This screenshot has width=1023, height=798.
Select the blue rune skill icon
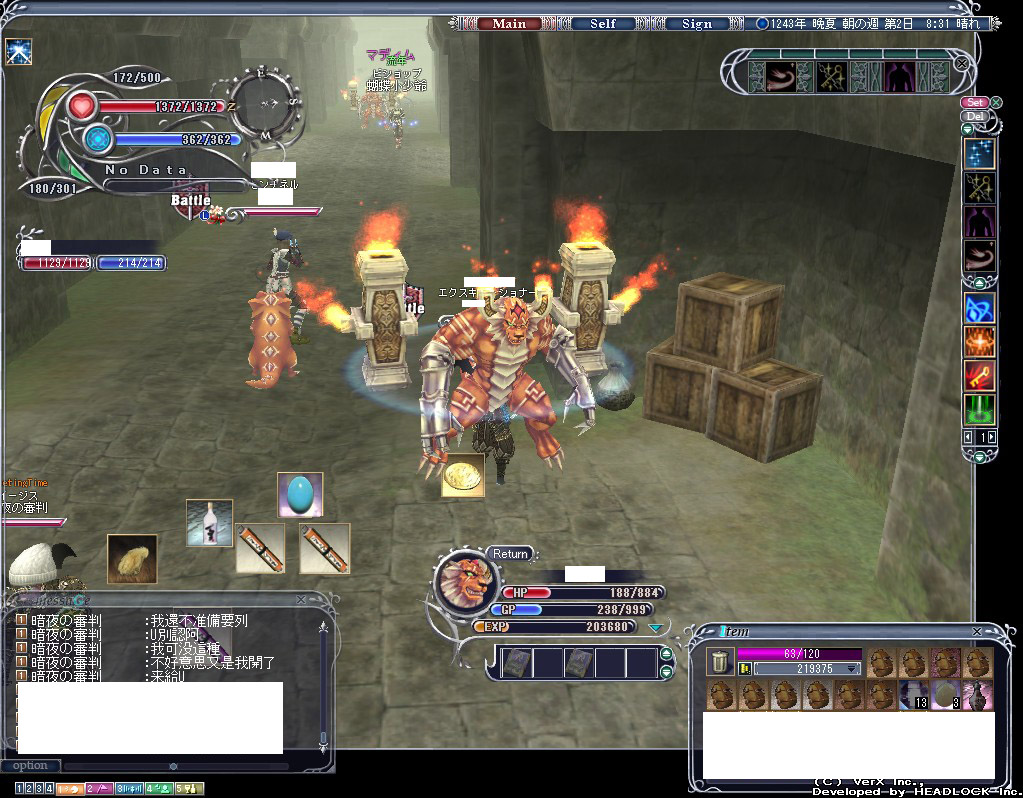(979, 308)
